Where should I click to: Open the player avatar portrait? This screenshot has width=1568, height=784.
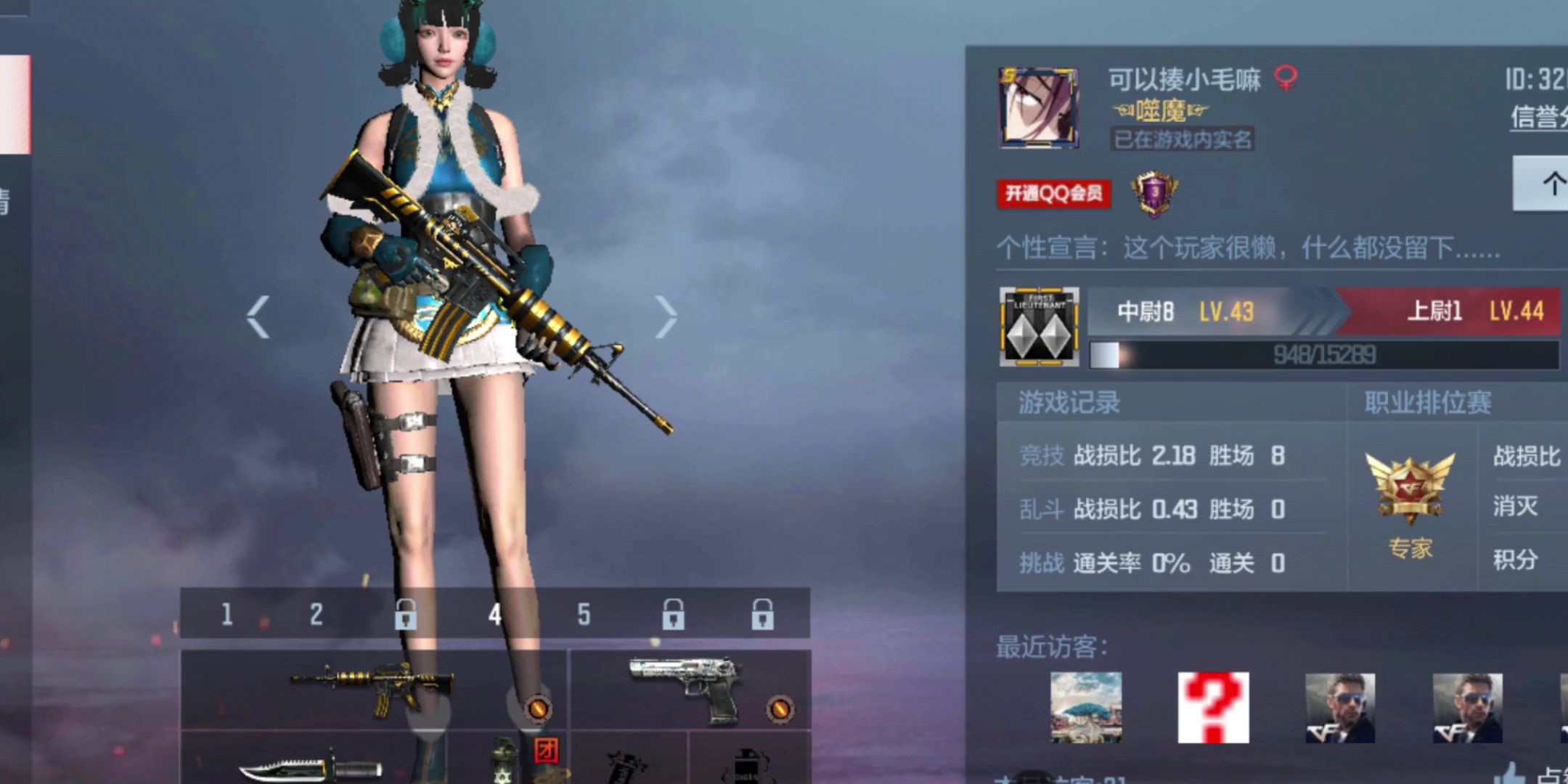coord(1039,108)
